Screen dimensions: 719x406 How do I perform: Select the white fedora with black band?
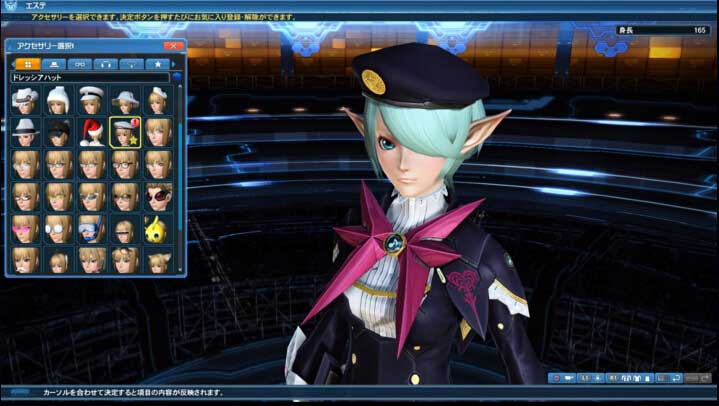pyautogui.click(x=26, y=131)
